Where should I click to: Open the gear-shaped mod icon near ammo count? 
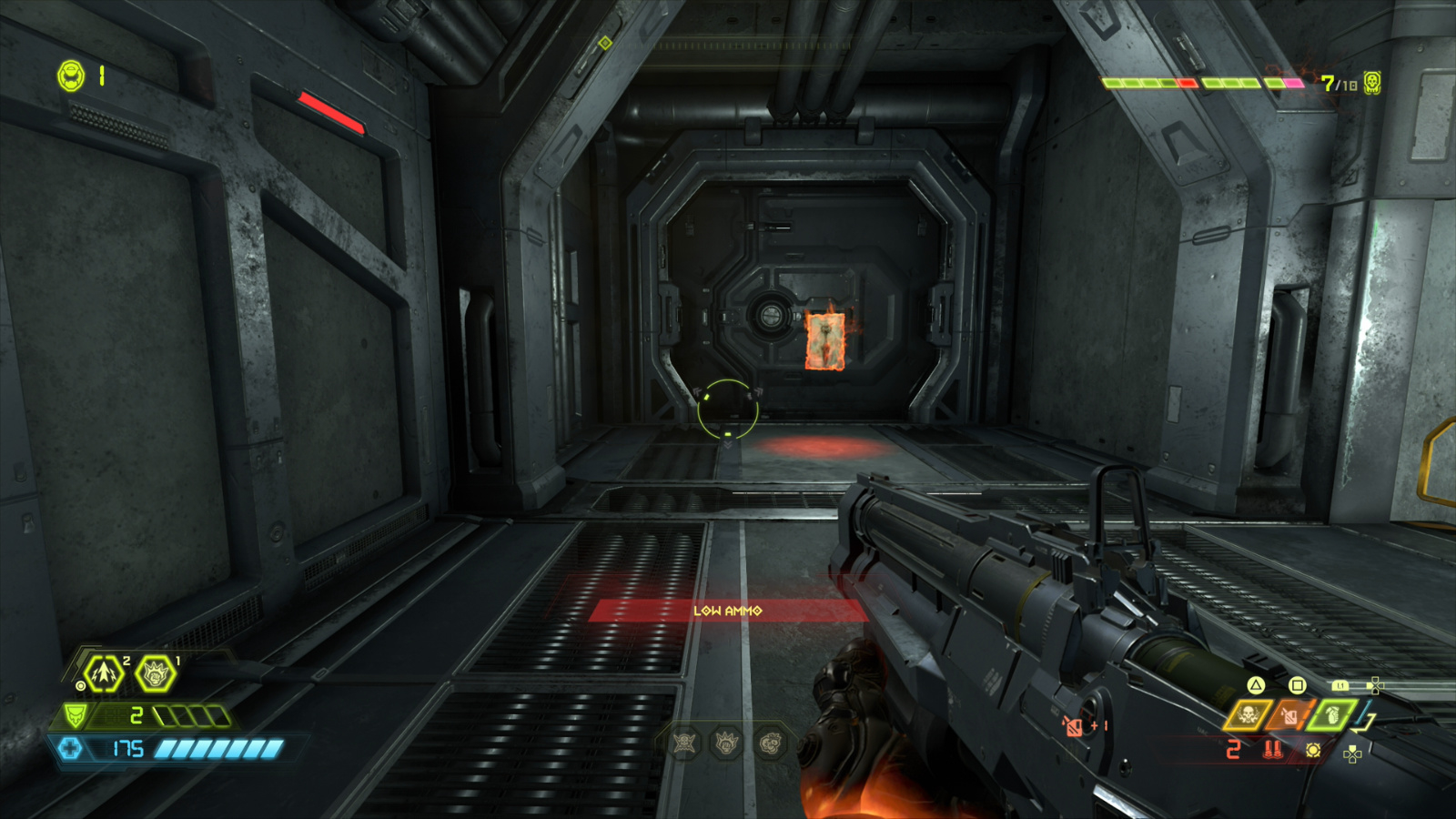point(1313,751)
